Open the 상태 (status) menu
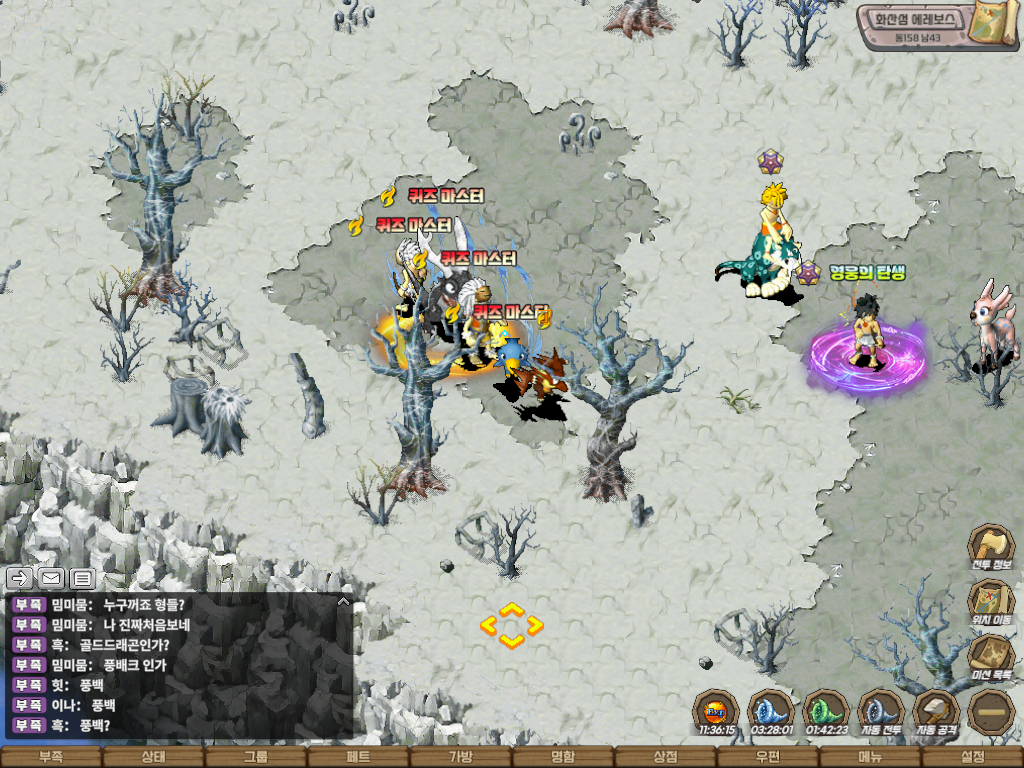Viewport: 1024px width, 768px height. pyautogui.click(x=153, y=757)
